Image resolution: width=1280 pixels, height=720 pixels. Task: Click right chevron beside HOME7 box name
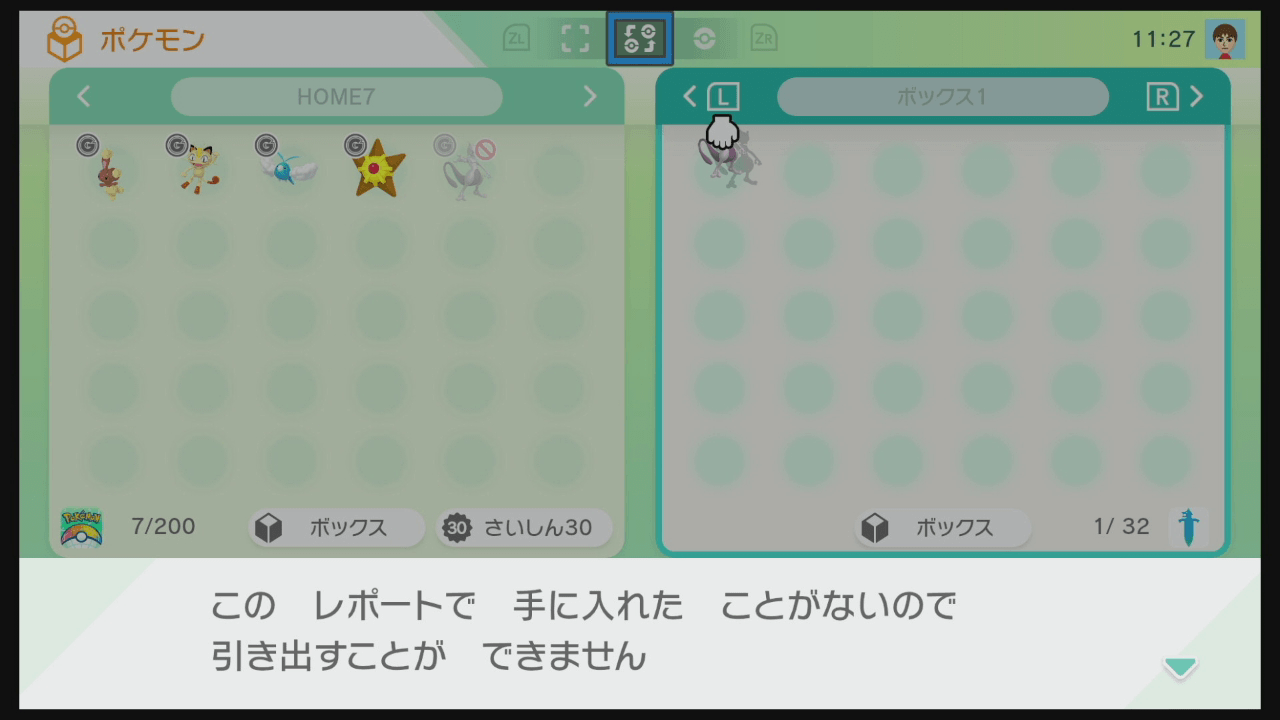[589, 96]
